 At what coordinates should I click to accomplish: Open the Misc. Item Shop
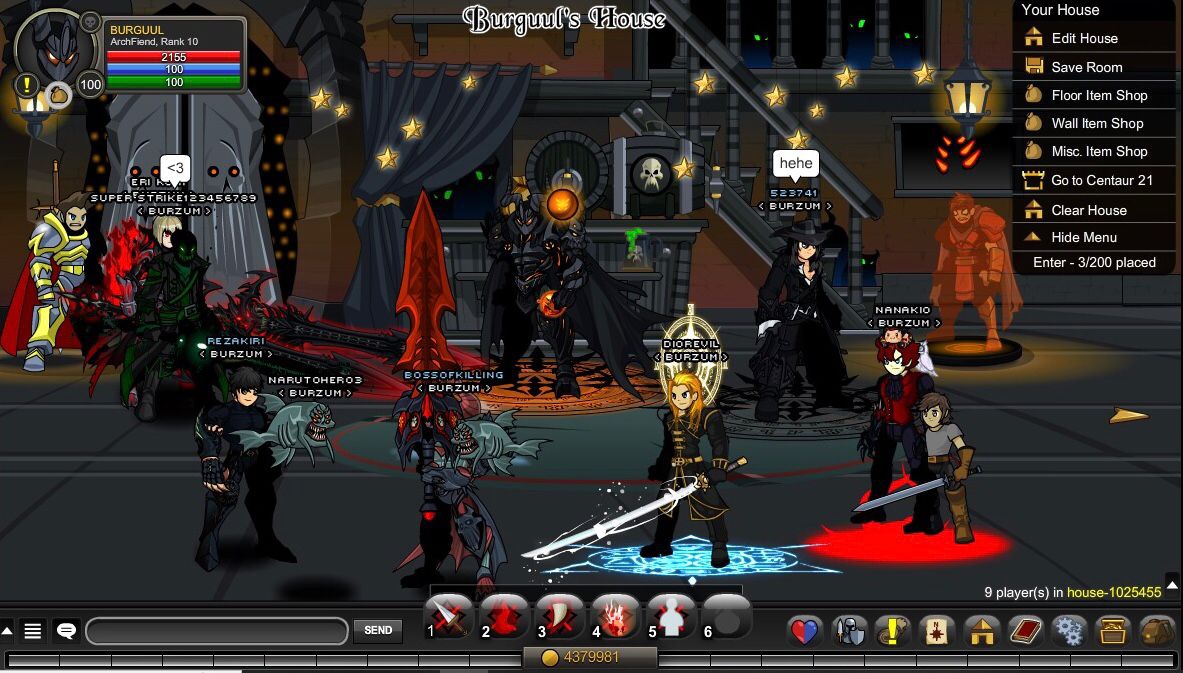1098,151
